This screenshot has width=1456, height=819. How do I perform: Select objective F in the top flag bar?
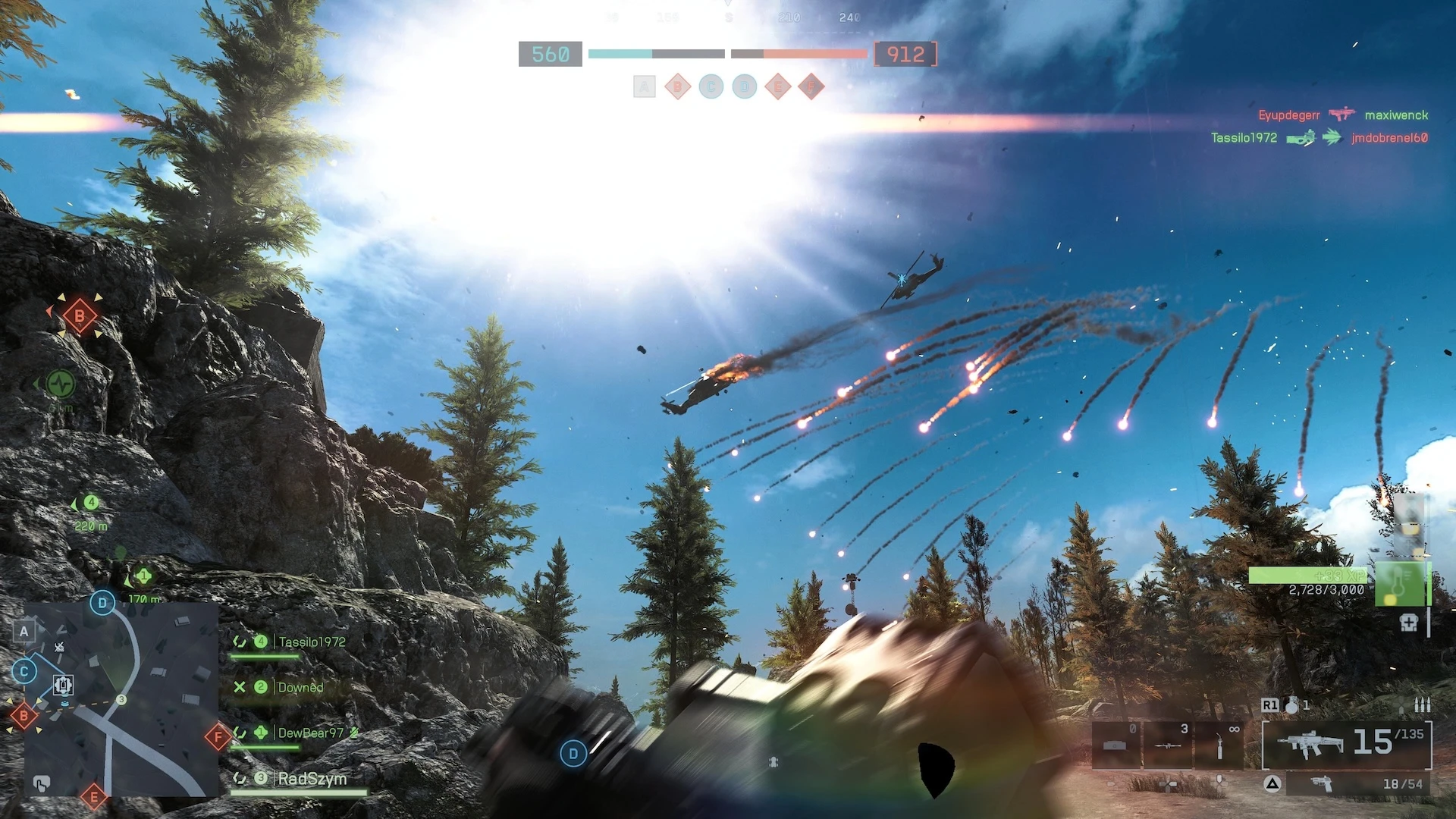point(811,87)
